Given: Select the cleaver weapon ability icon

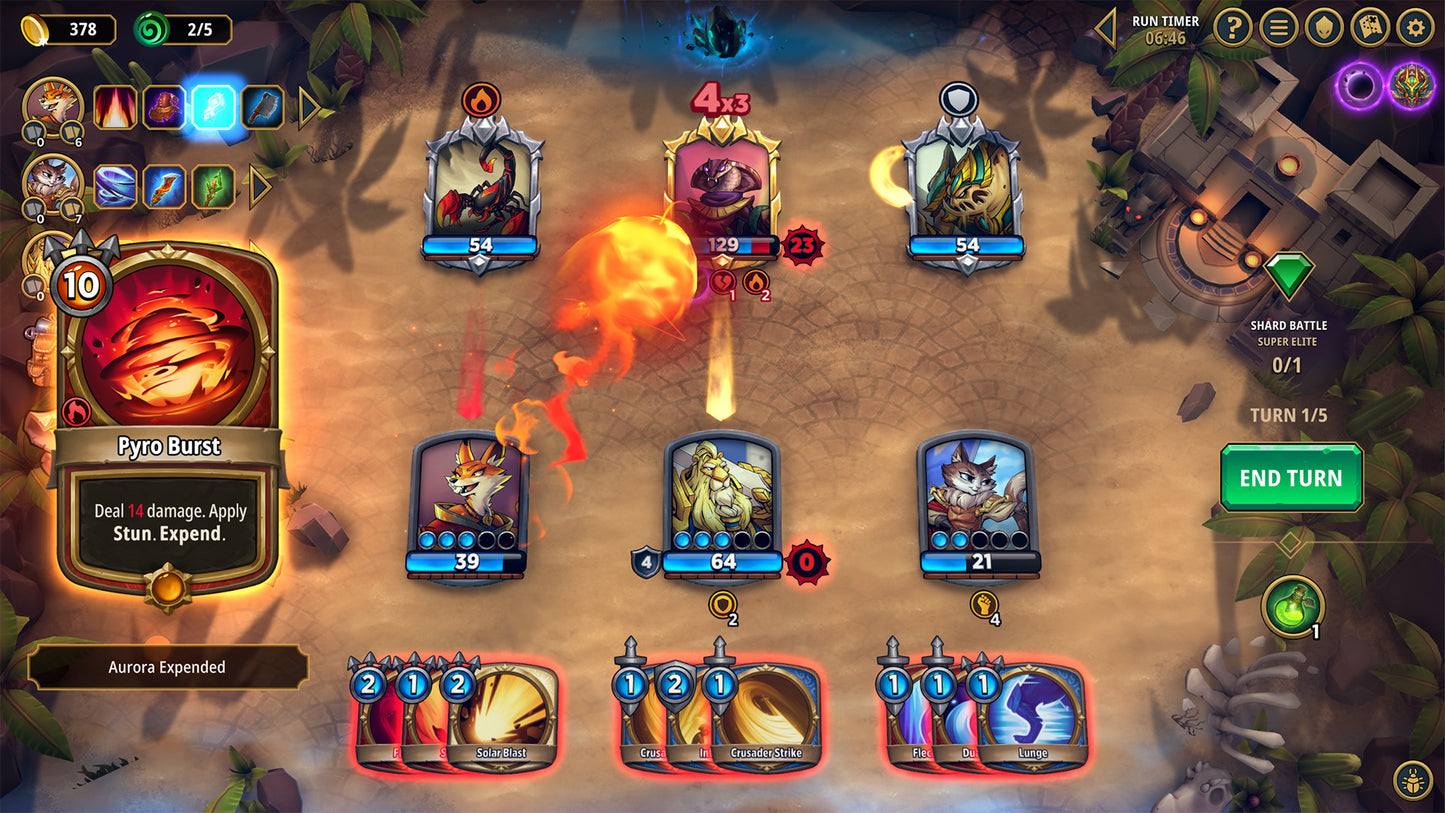Looking at the screenshot, I should [262, 107].
